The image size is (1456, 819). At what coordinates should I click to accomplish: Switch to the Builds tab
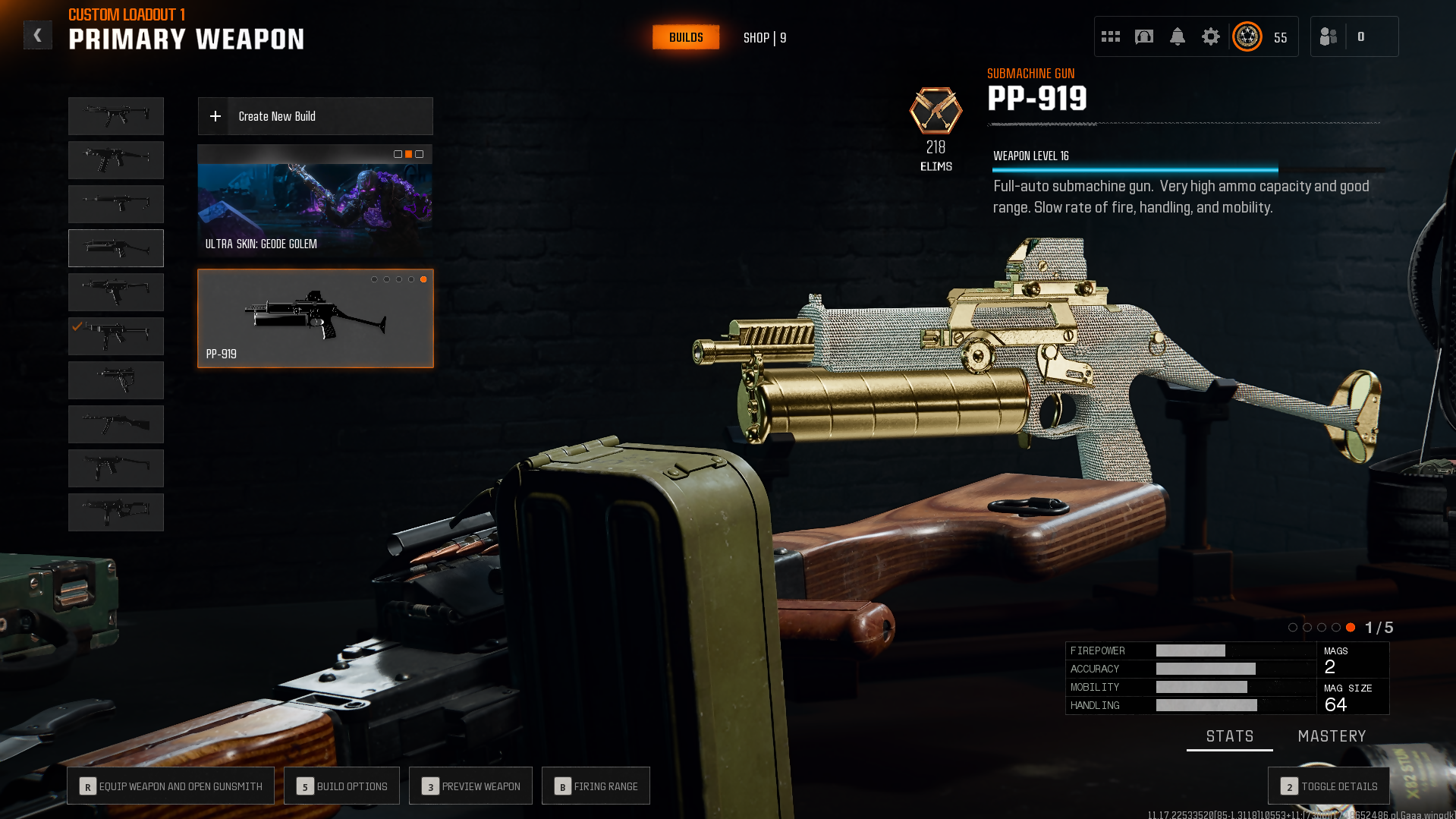pos(686,37)
